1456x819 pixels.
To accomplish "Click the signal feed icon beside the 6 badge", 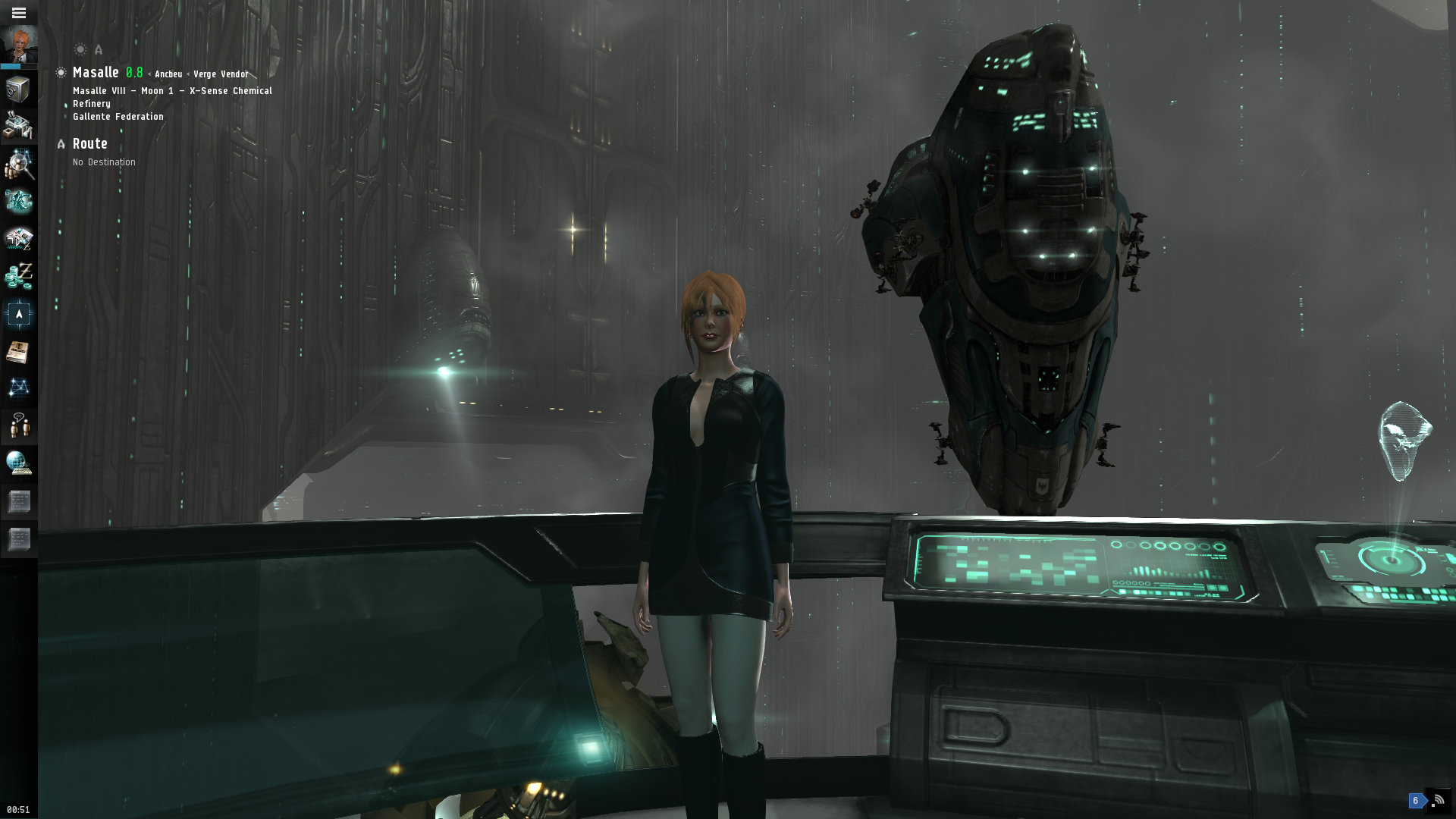I will [1438, 800].
